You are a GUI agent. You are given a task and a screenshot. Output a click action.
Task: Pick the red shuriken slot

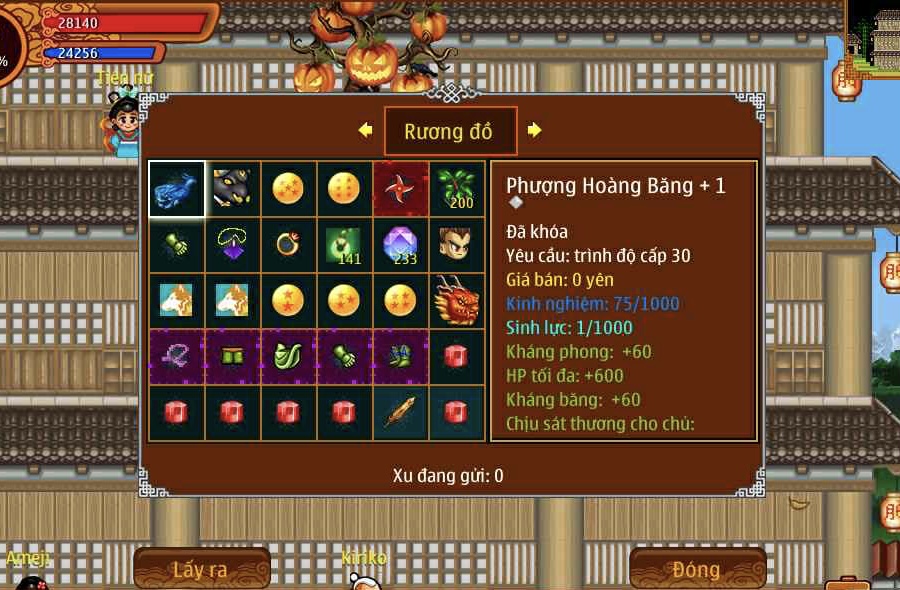click(401, 189)
